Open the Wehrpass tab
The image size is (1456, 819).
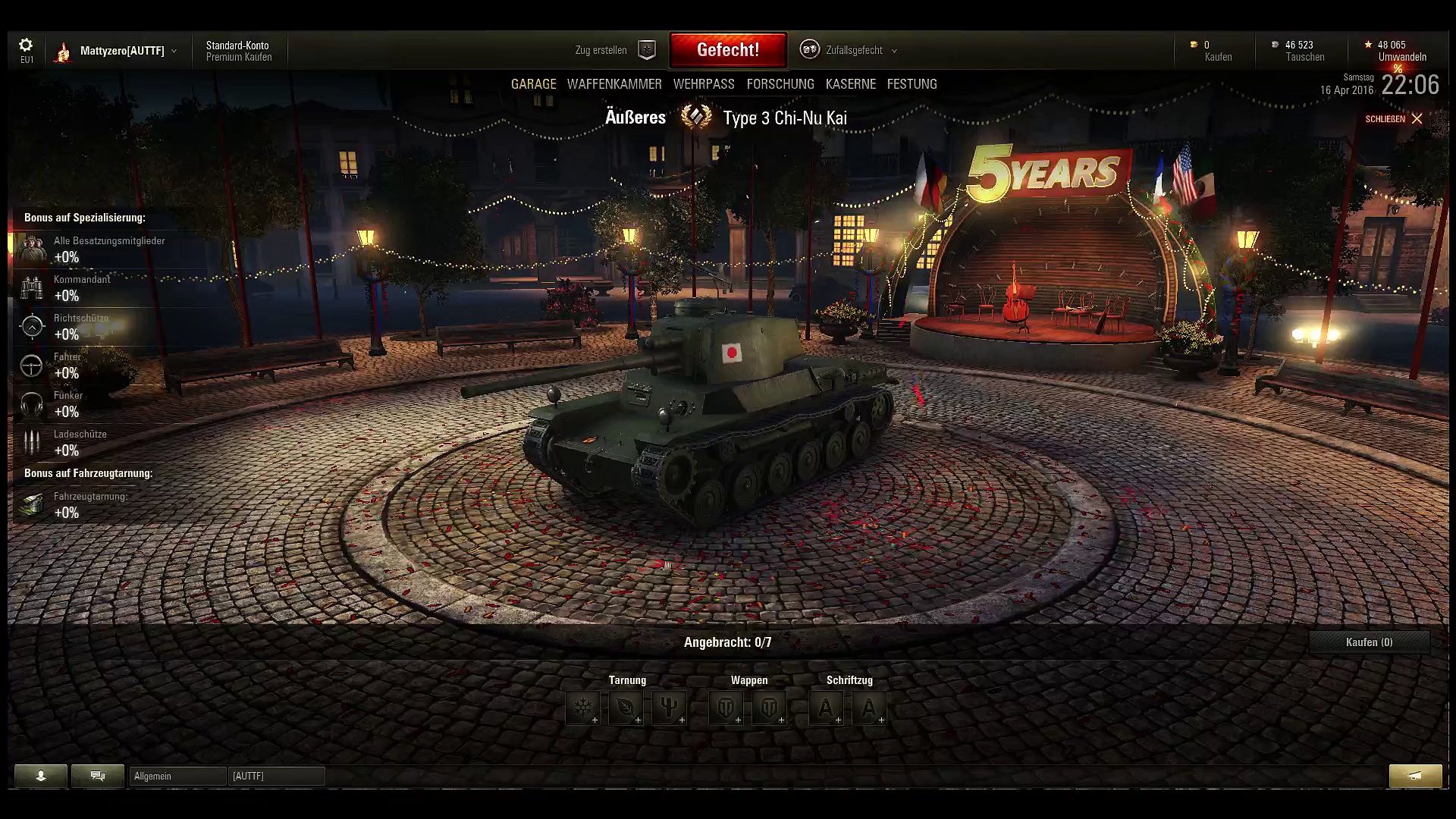[704, 84]
